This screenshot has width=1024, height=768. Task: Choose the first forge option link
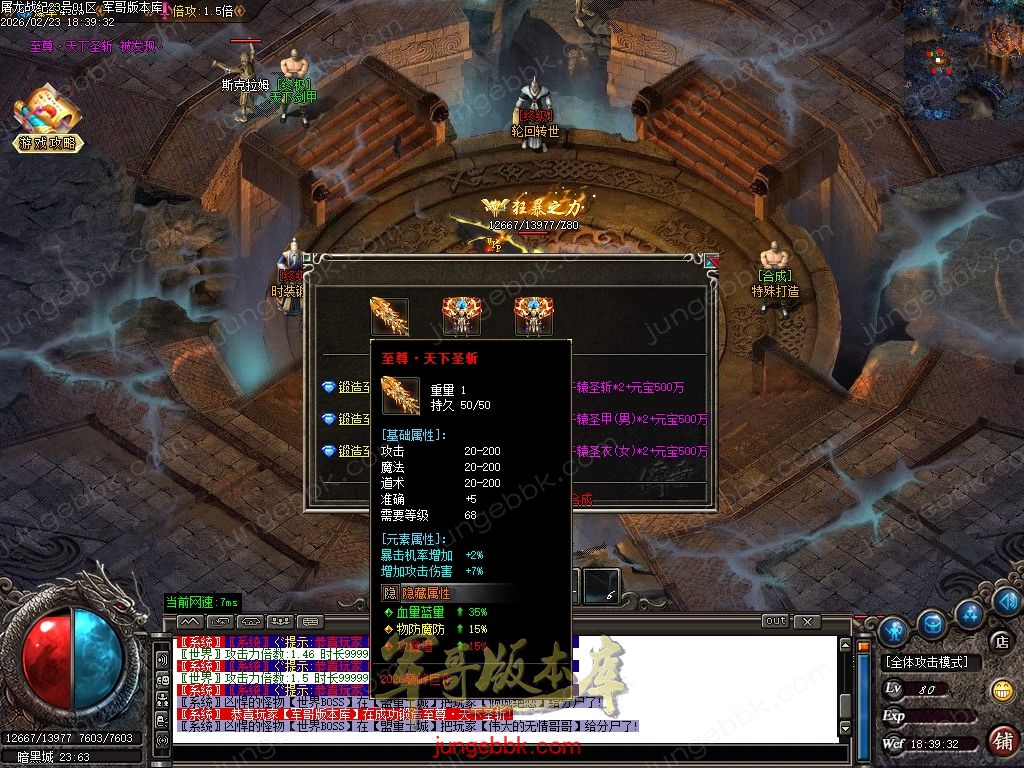pyautogui.click(x=348, y=388)
